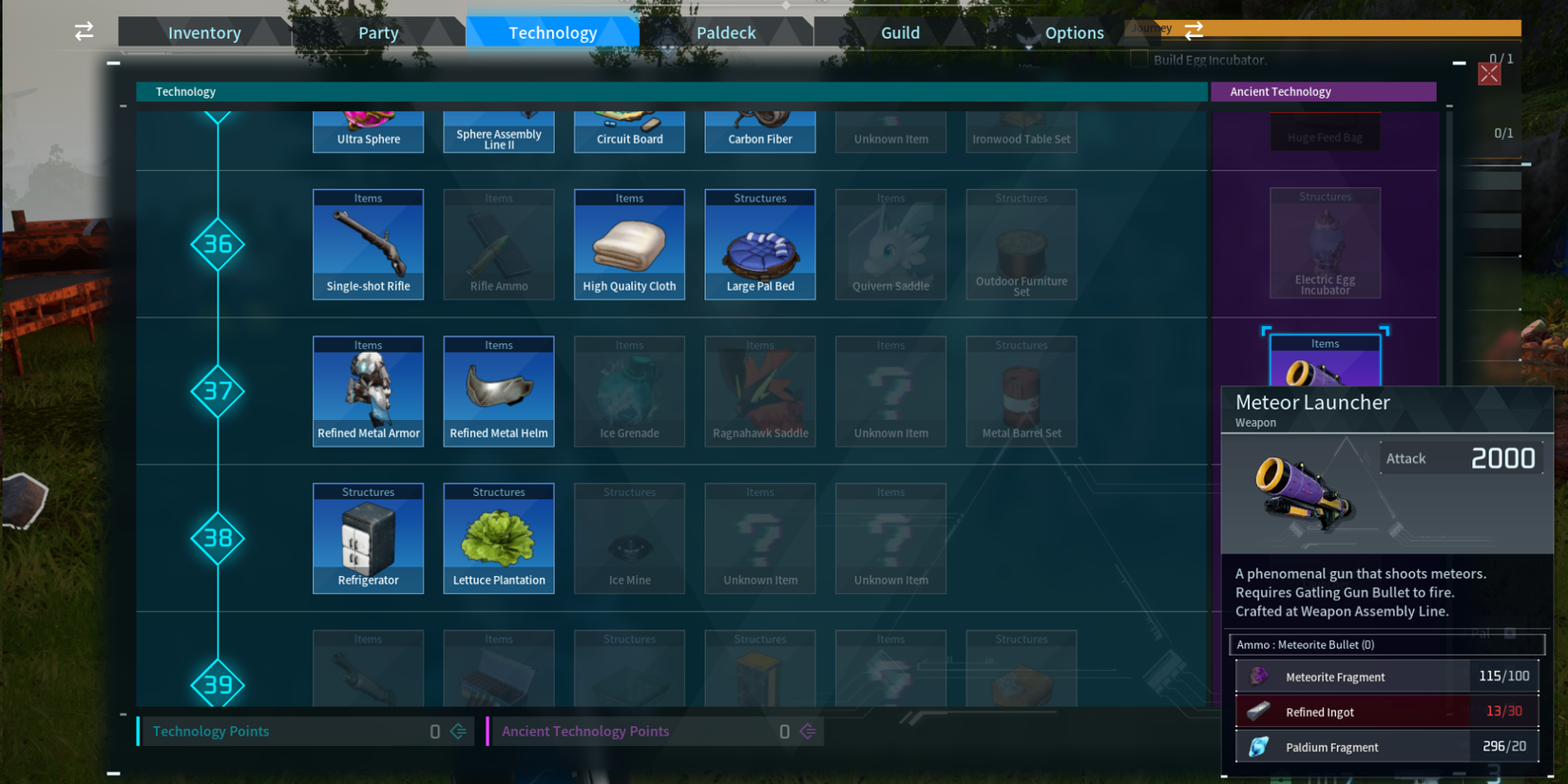Select the Refrigerator structure technology
This screenshot has height=784, width=1568.
368,538
